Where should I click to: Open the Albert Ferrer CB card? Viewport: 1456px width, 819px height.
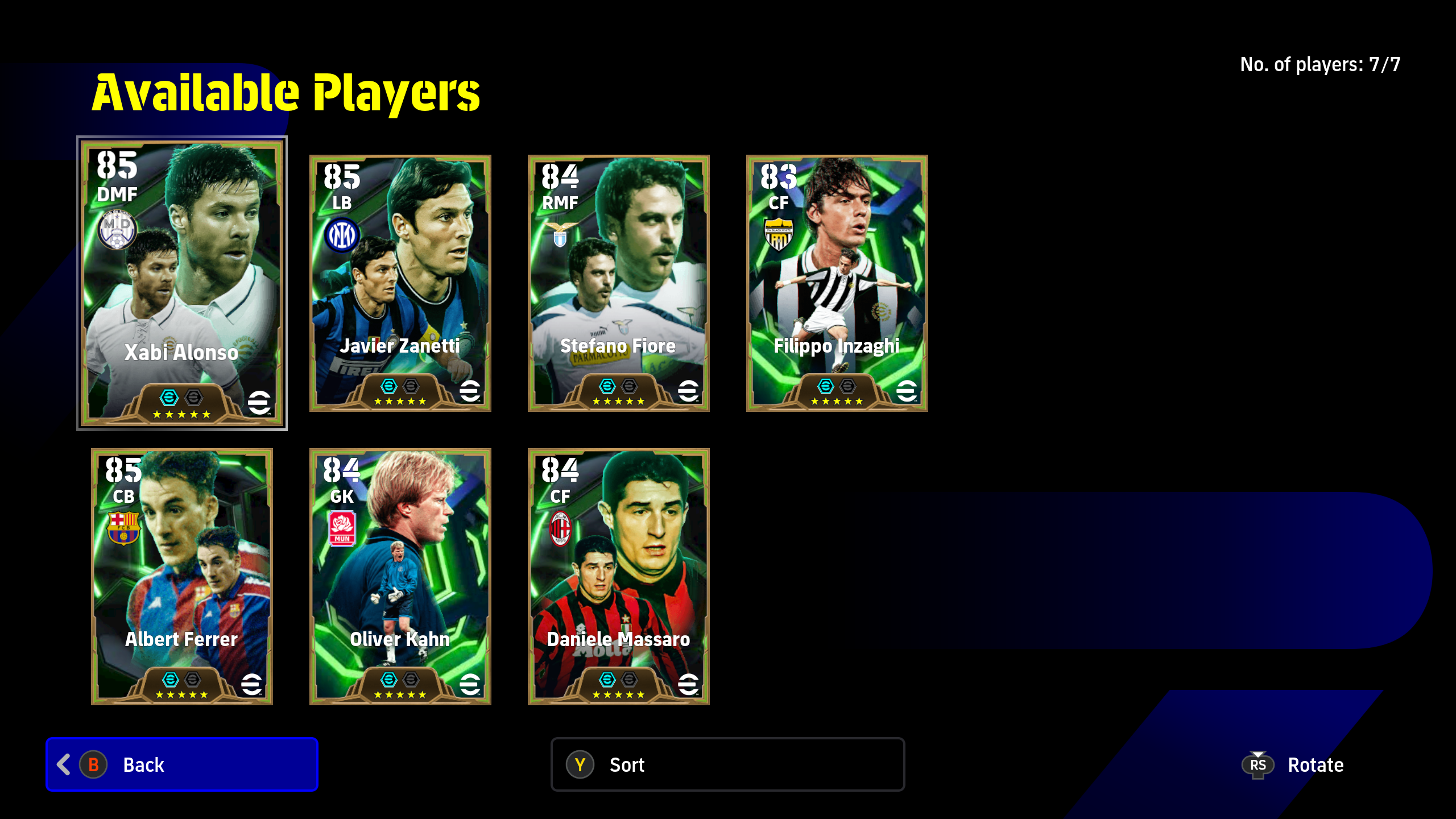(x=182, y=576)
